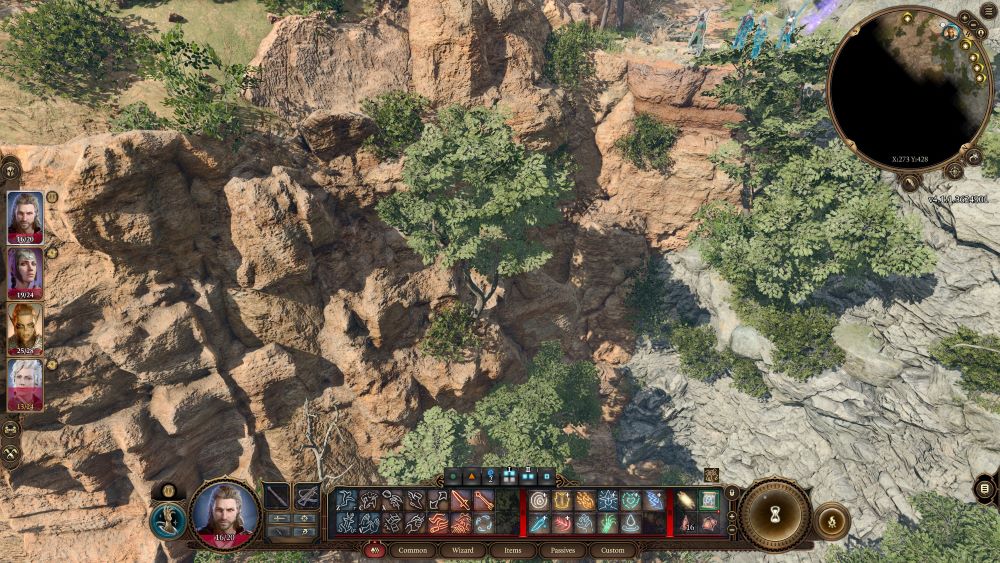Image resolution: width=1000 pixels, height=563 pixels.
Task: Cast the white spiral spell icon
Action: pos(539,500)
